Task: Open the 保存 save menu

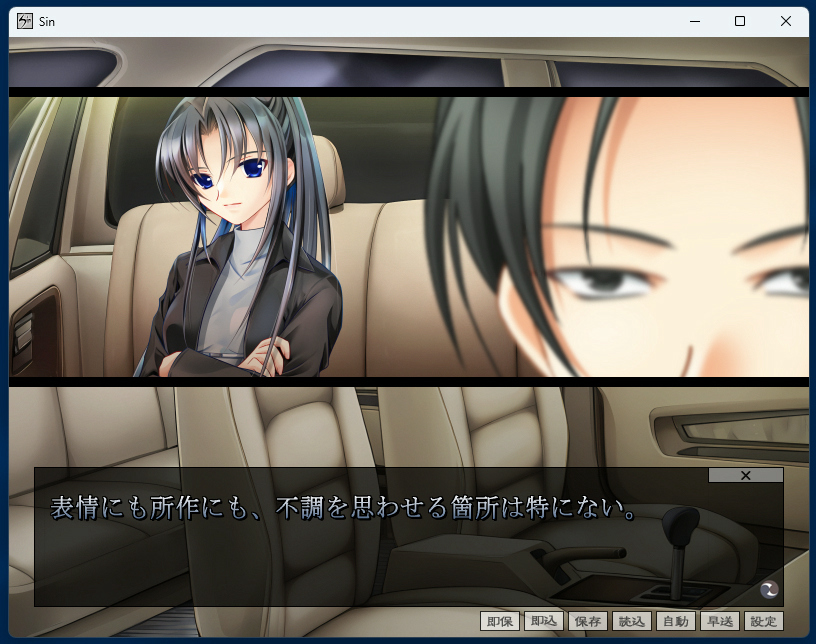Action: 588,621
